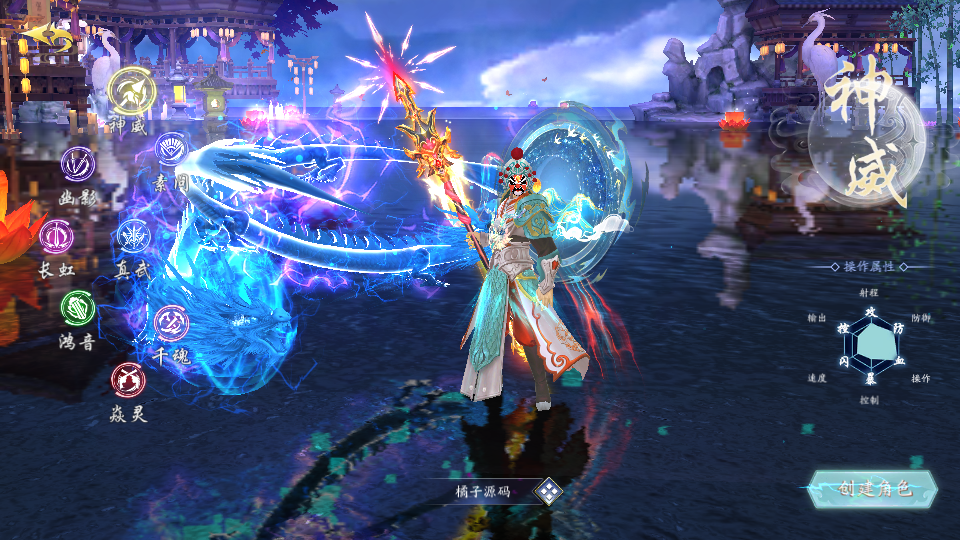Viewport: 960px width, 540px height.
Task: Confirm with the 创建角色 button
Action: (874, 488)
